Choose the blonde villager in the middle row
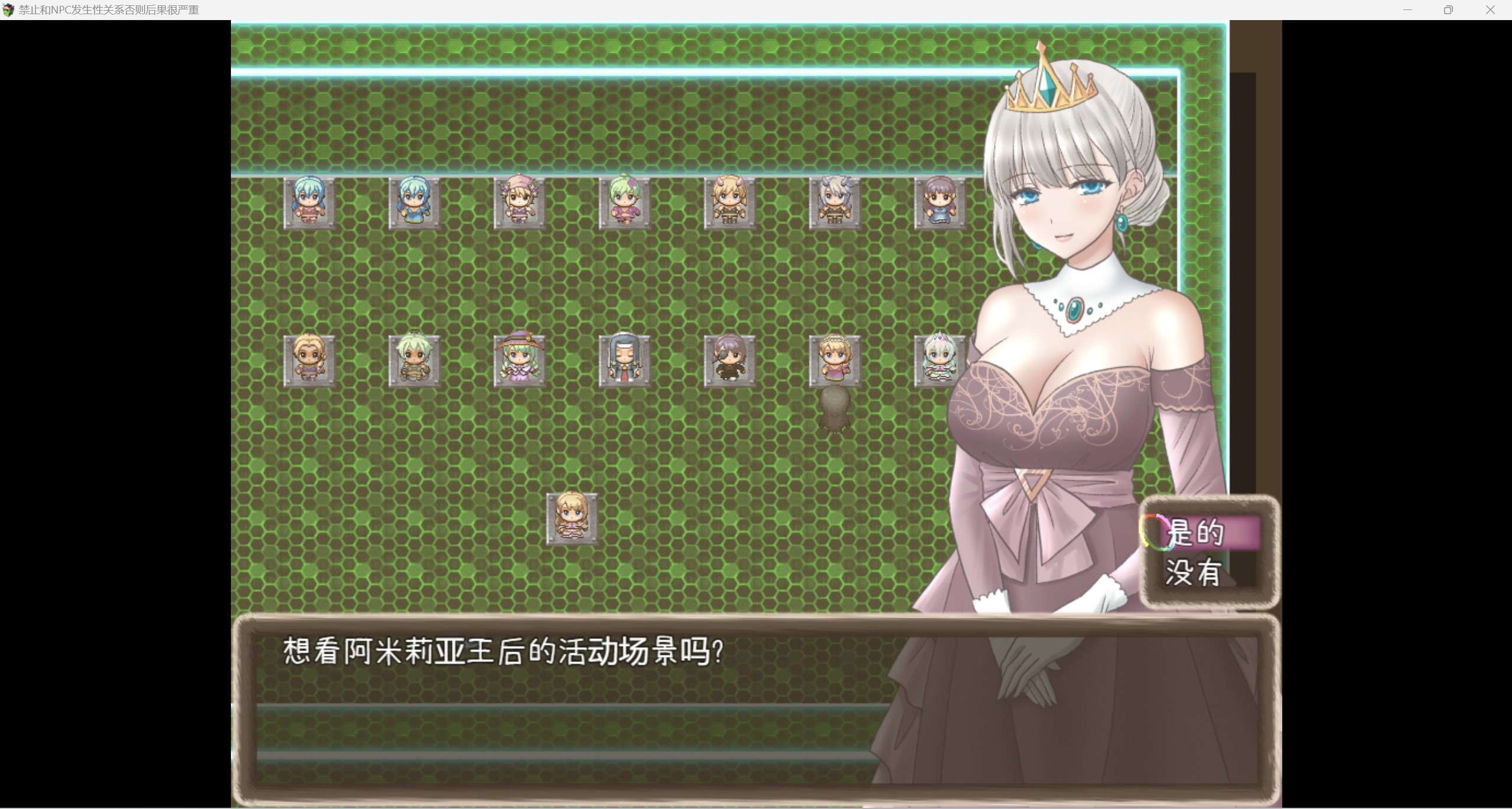 [x=309, y=361]
